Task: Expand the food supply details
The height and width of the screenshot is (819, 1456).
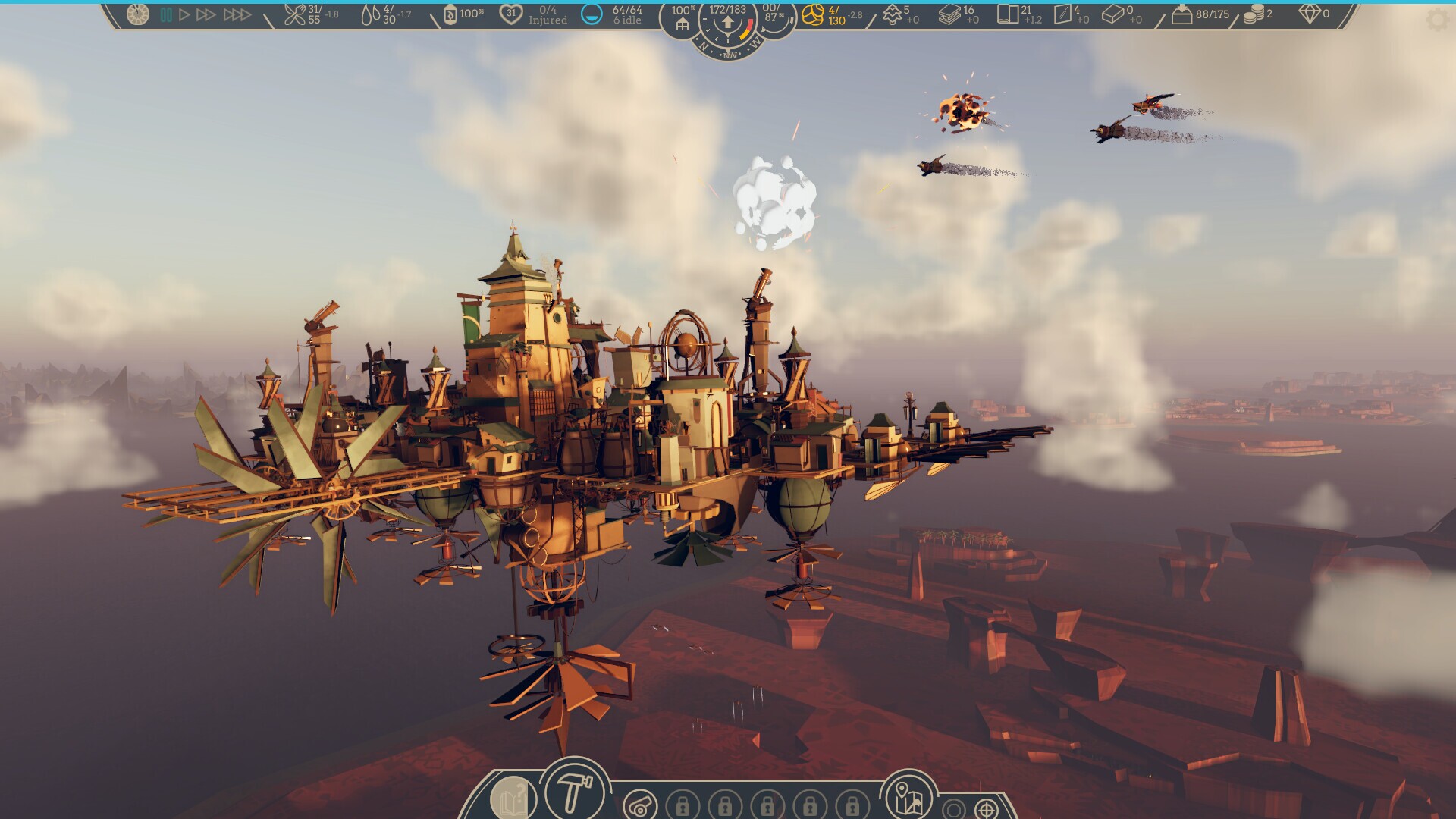Action: [296, 14]
